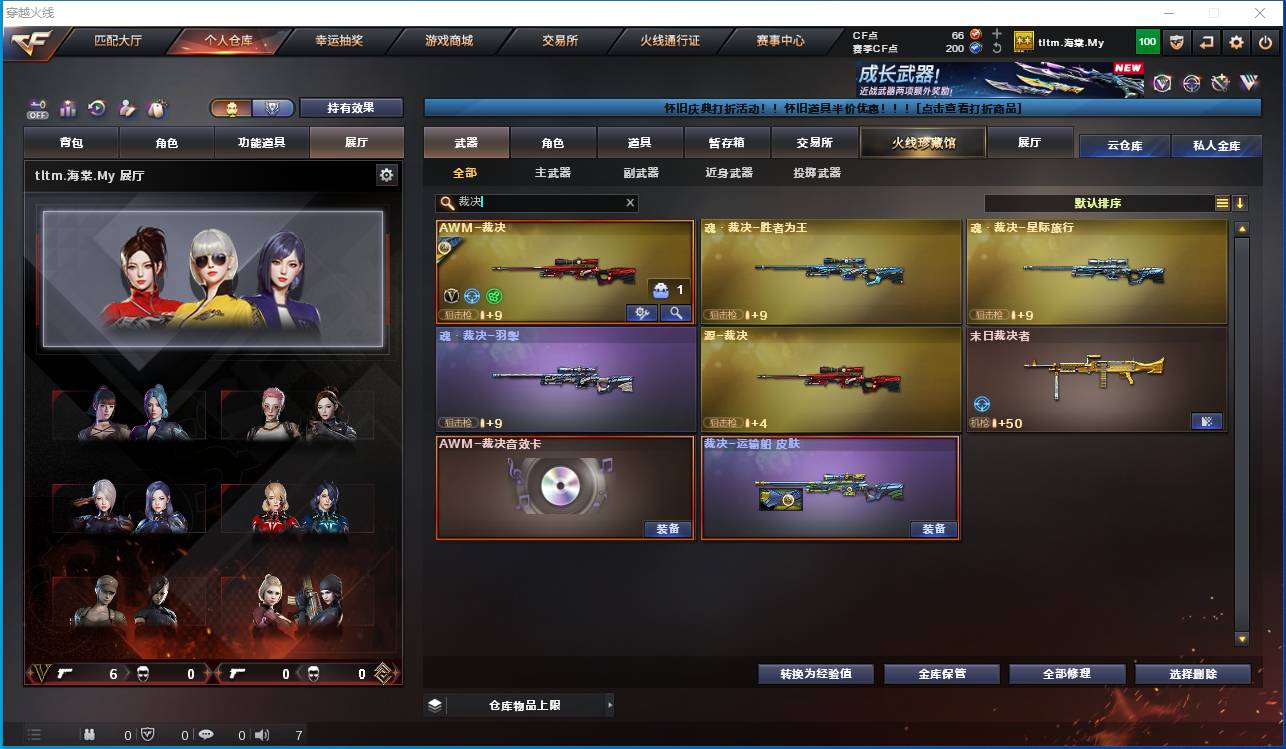Viewport: 1286px width, 749px height.
Task: Toggle the sort direction arrow beside 默认排序
Action: [1242, 203]
